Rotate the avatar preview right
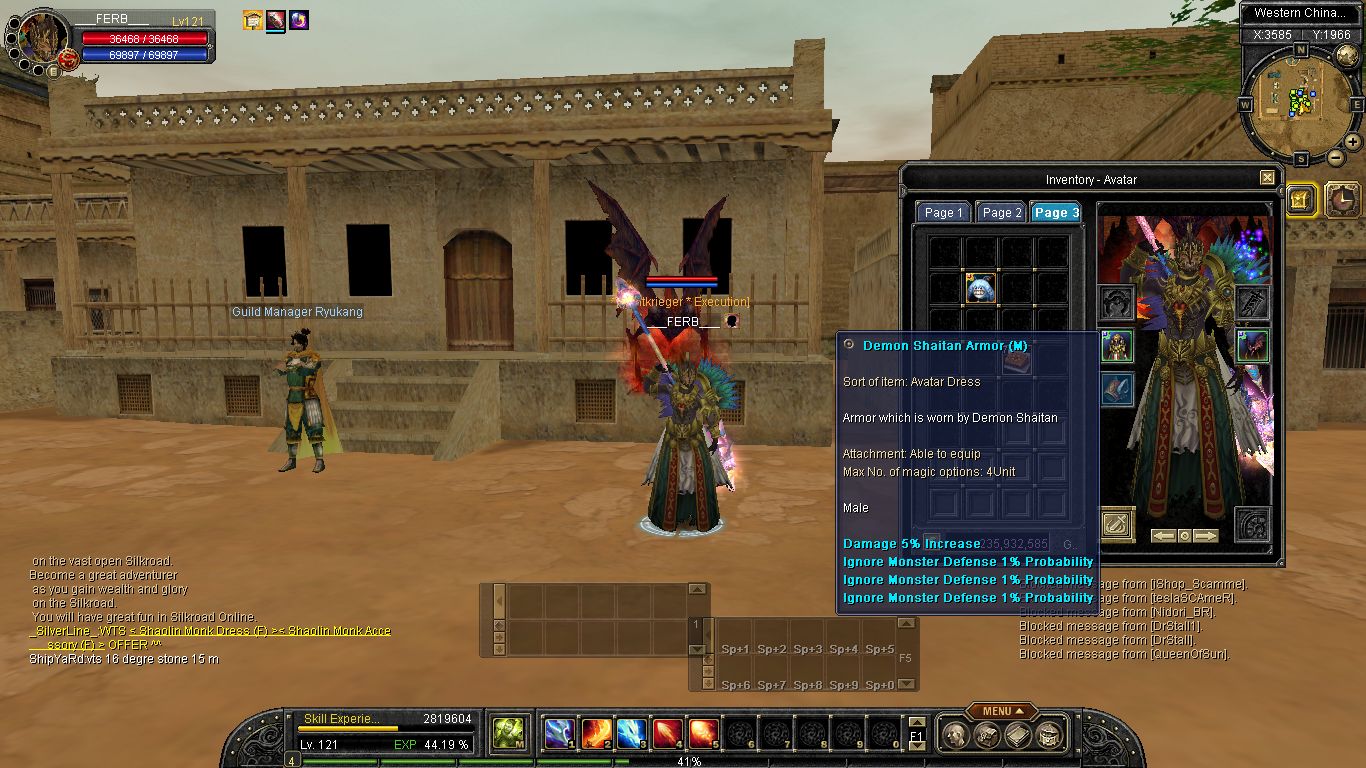Image resolution: width=1366 pixels, height=768 pixels. [1205, 536]
